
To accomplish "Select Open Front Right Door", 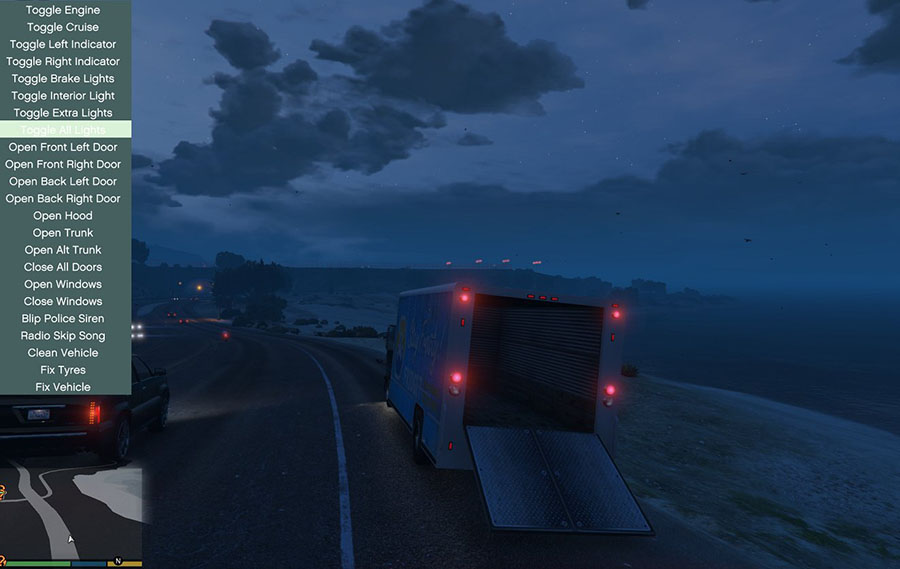I will click(63, 164).
